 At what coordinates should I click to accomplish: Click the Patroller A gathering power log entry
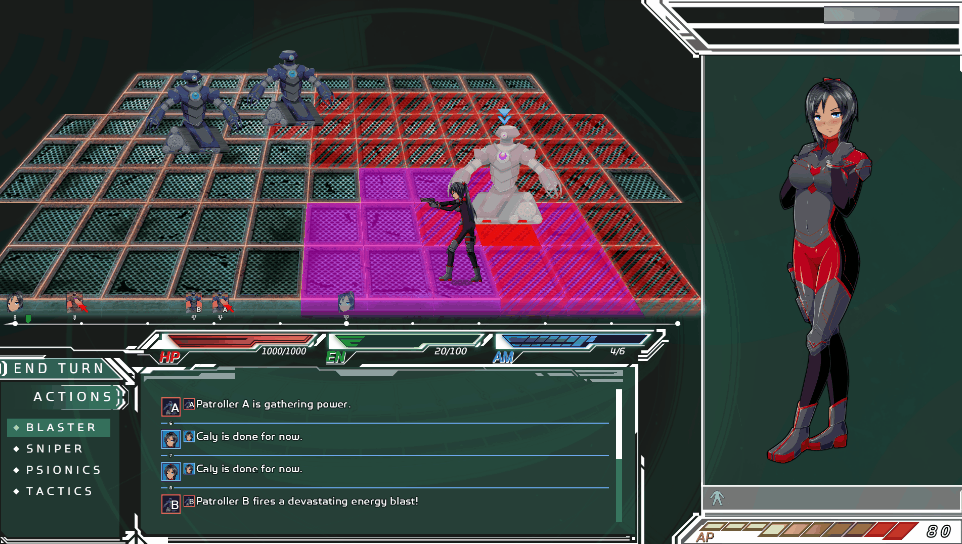pyautogui.click(x=272, y=405)
